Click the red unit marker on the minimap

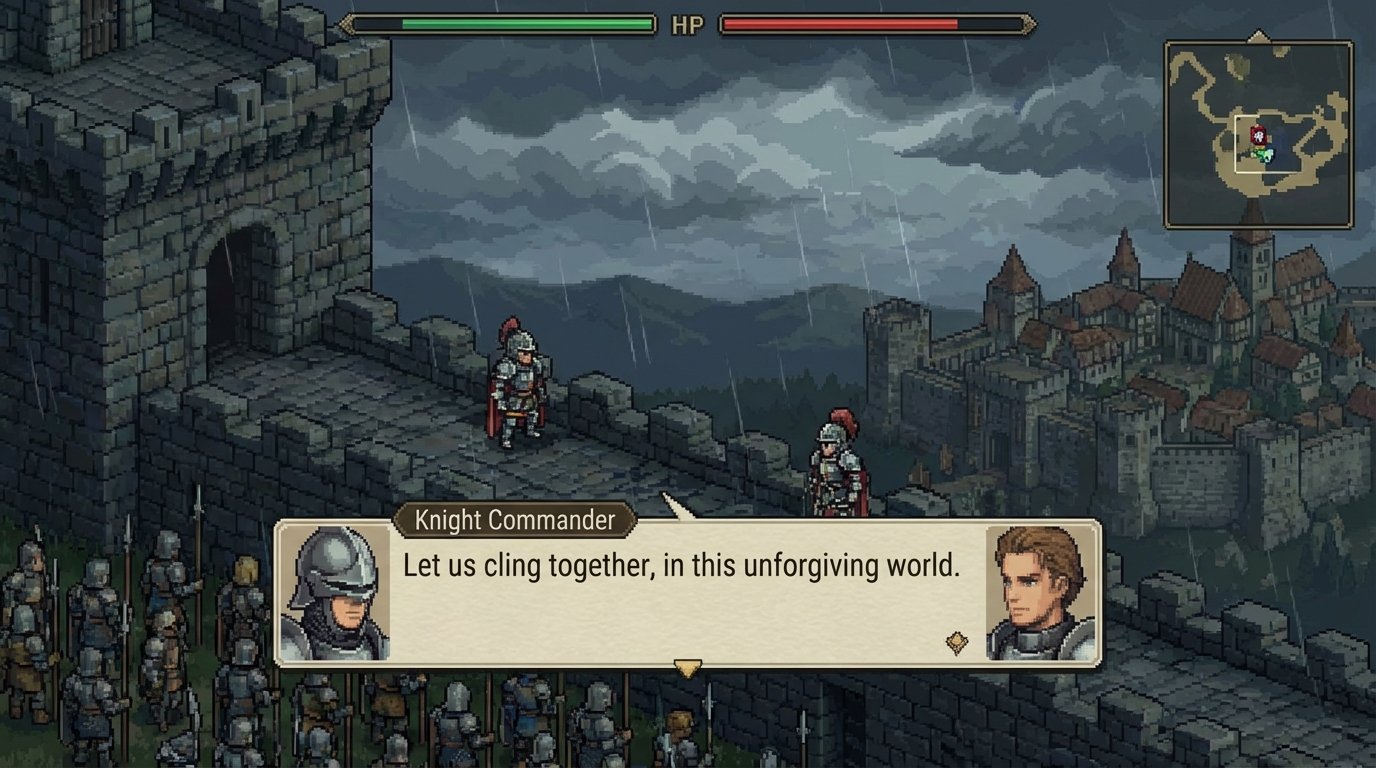(1259, 136)
